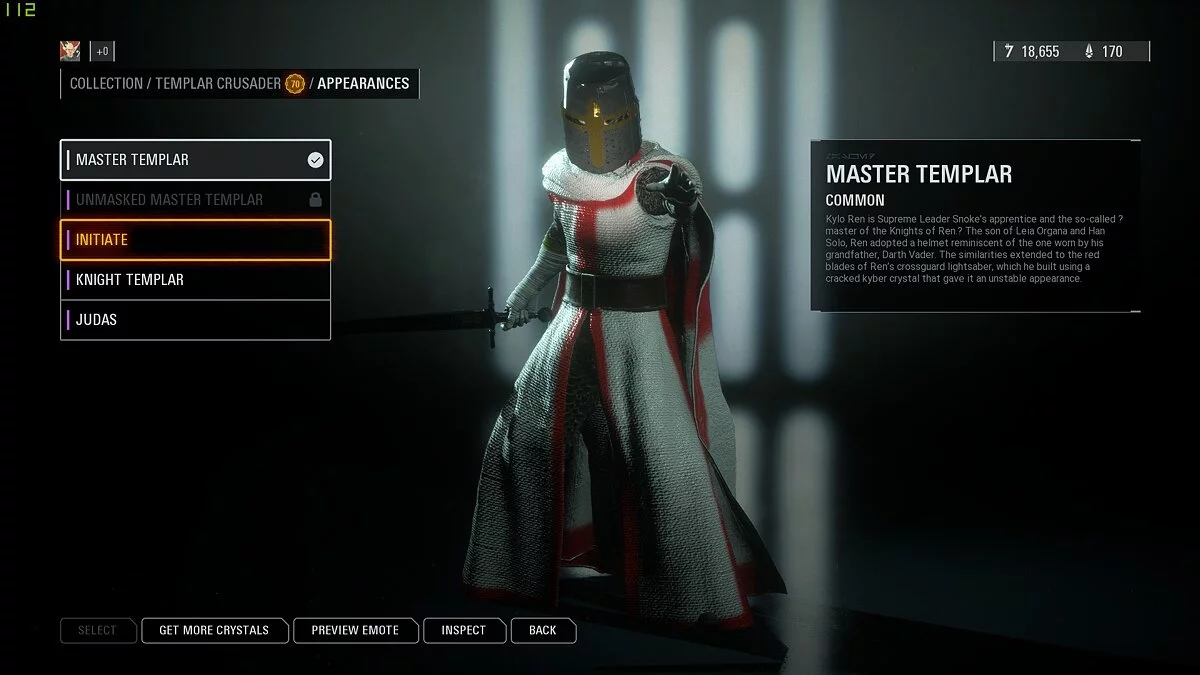Click the Collection breadcrumb
Image resolution: width=1200 pixels, height=675 pixels.
tap(106, 84)
